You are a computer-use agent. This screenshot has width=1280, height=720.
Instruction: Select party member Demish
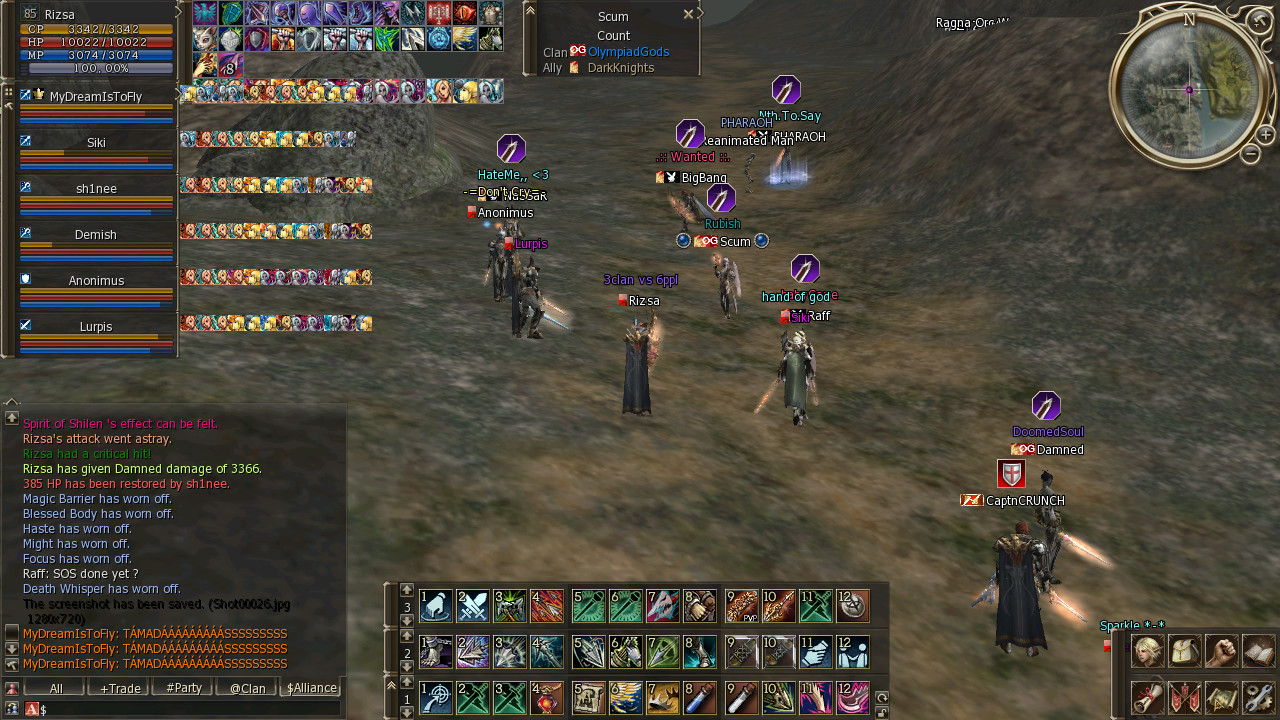coord(96,235)
